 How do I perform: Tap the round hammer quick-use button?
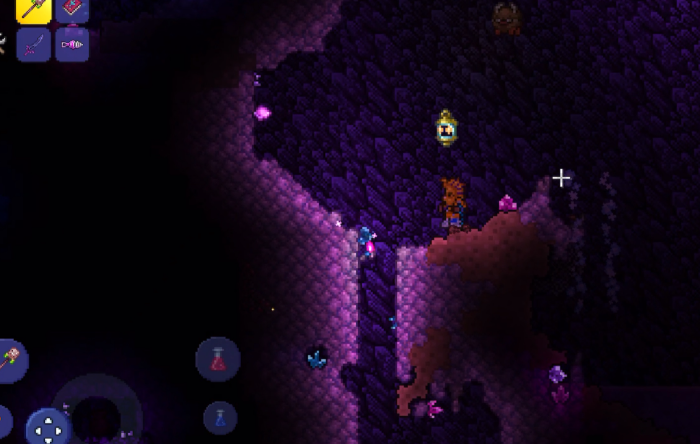tap(10, 360)
